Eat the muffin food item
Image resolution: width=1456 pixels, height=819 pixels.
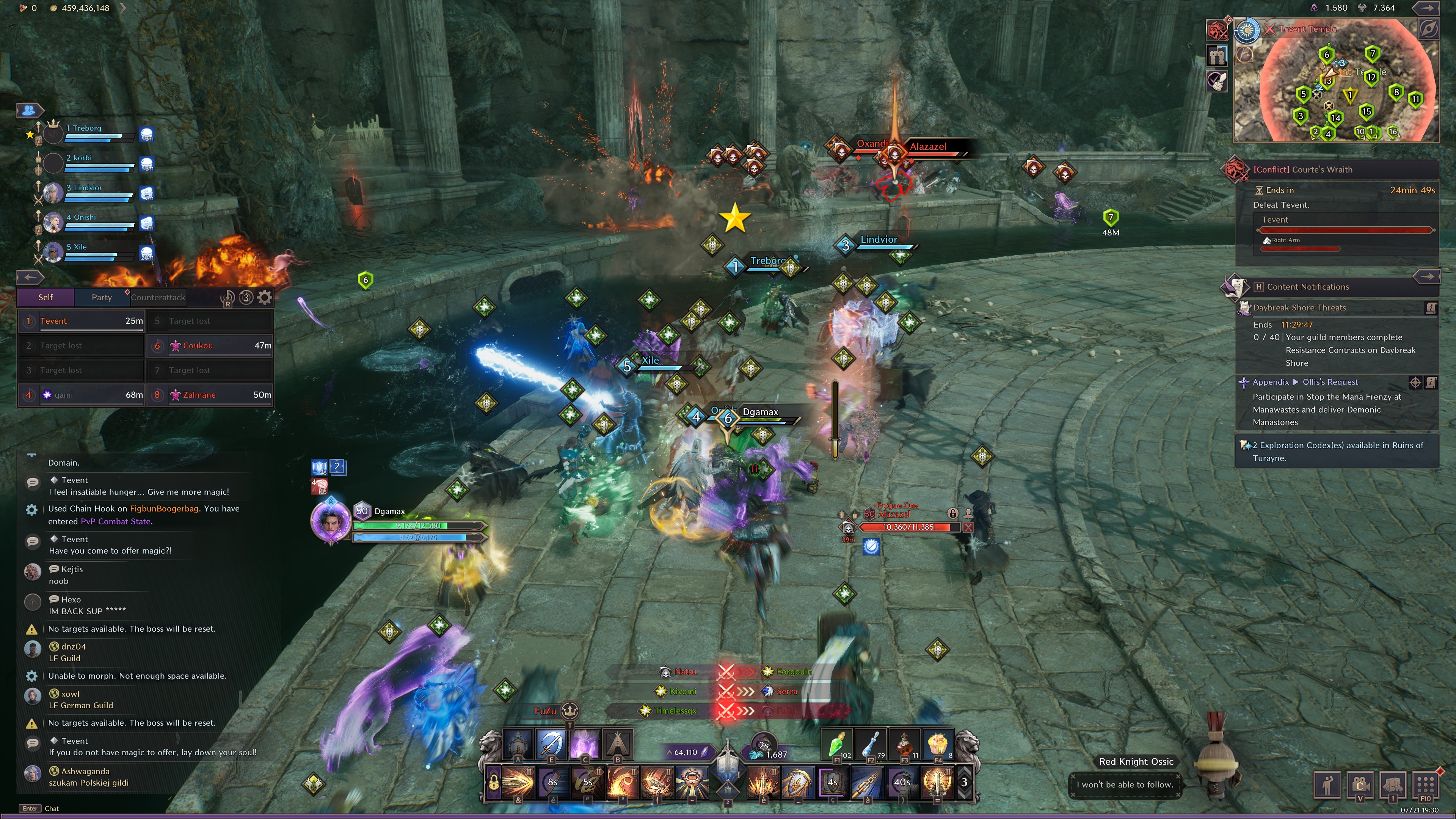tap(937, 744)
